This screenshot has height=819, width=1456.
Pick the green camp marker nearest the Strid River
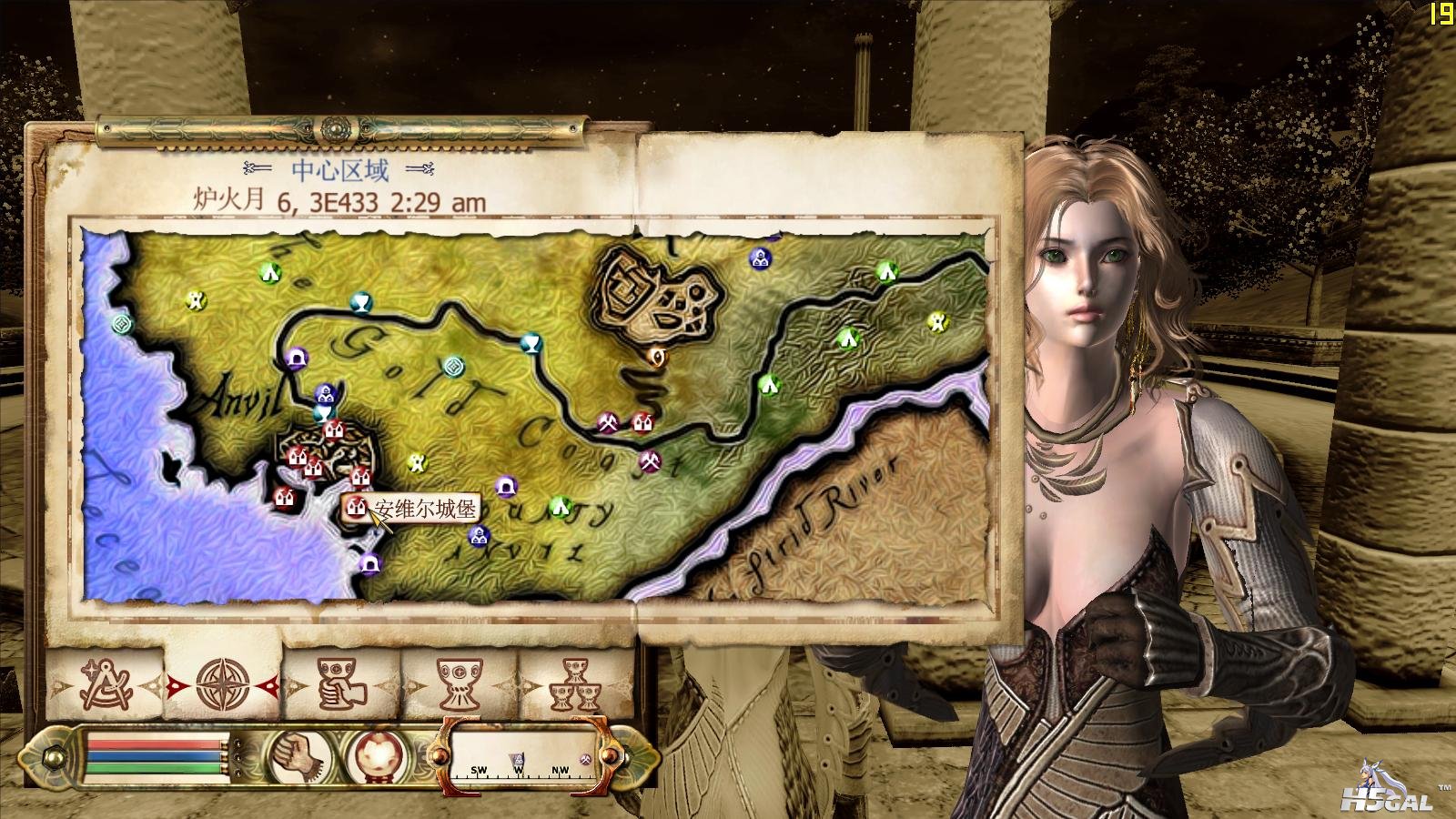pos(771,385)
